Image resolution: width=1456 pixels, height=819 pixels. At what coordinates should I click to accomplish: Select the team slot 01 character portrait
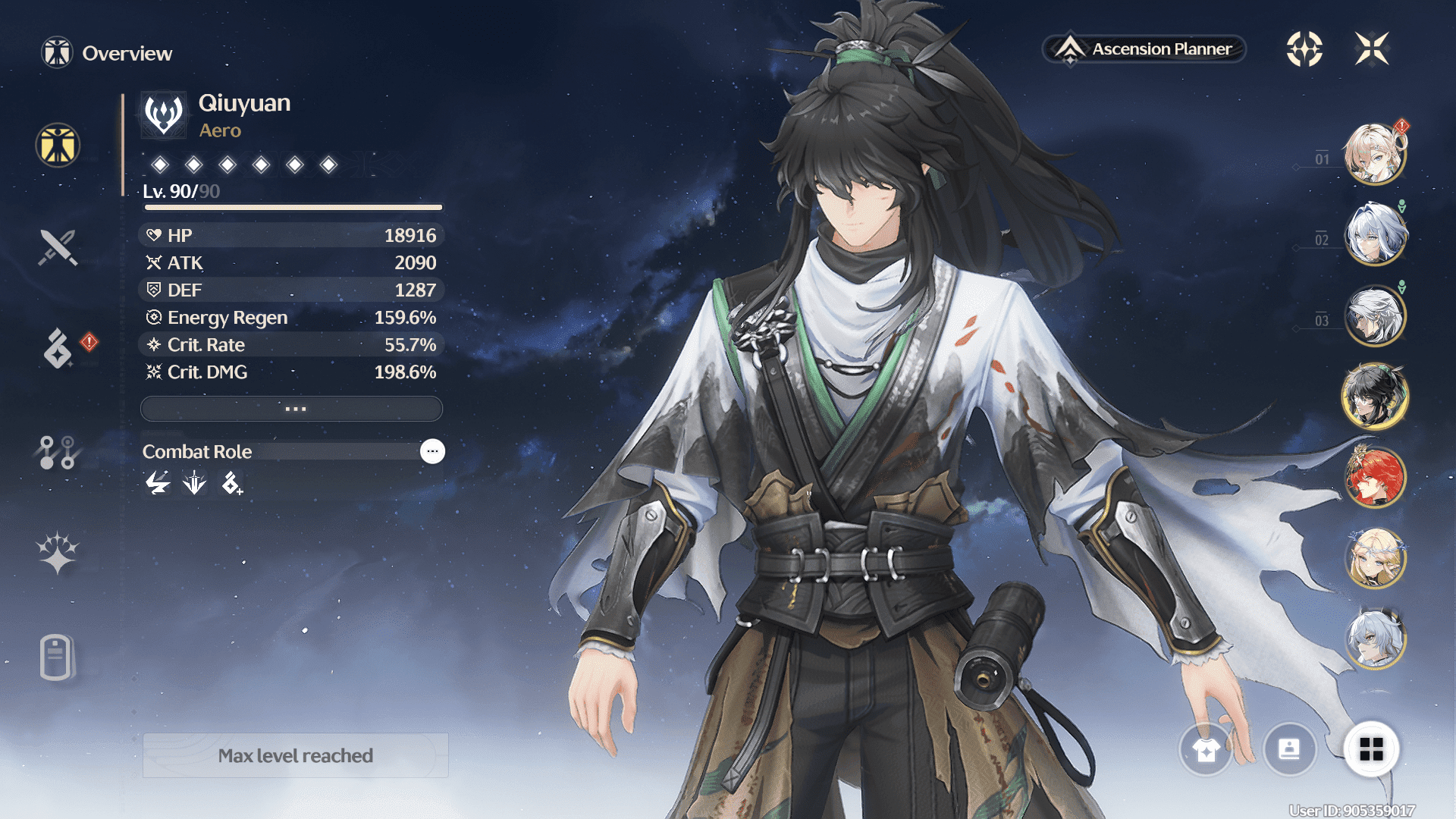point(1374,155)
